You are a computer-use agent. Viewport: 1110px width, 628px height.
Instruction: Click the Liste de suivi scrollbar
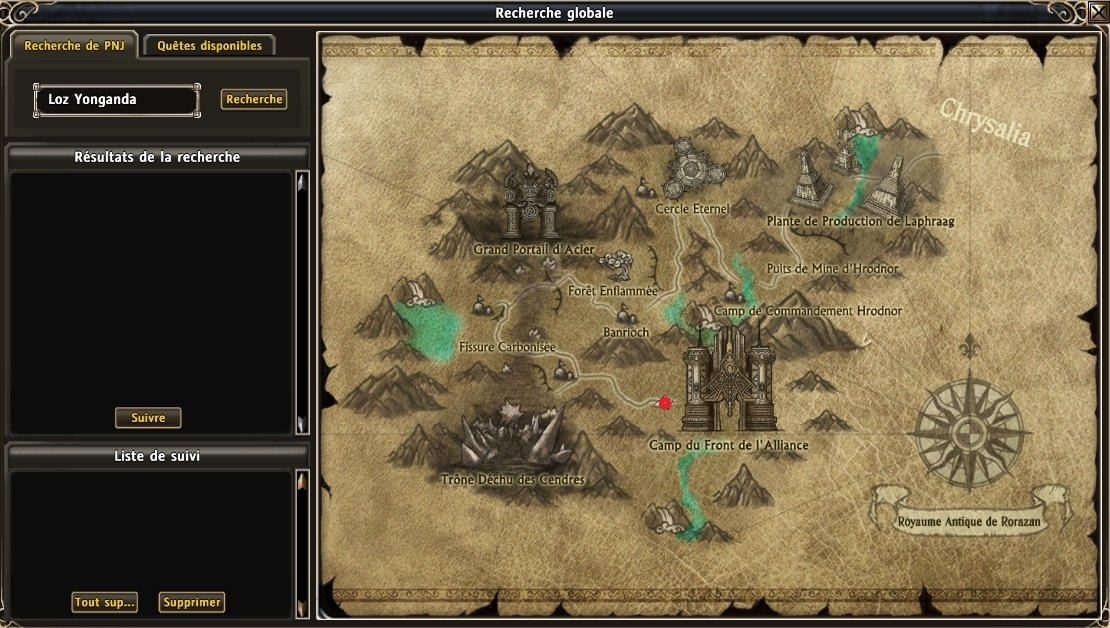[x=302, y=545]
